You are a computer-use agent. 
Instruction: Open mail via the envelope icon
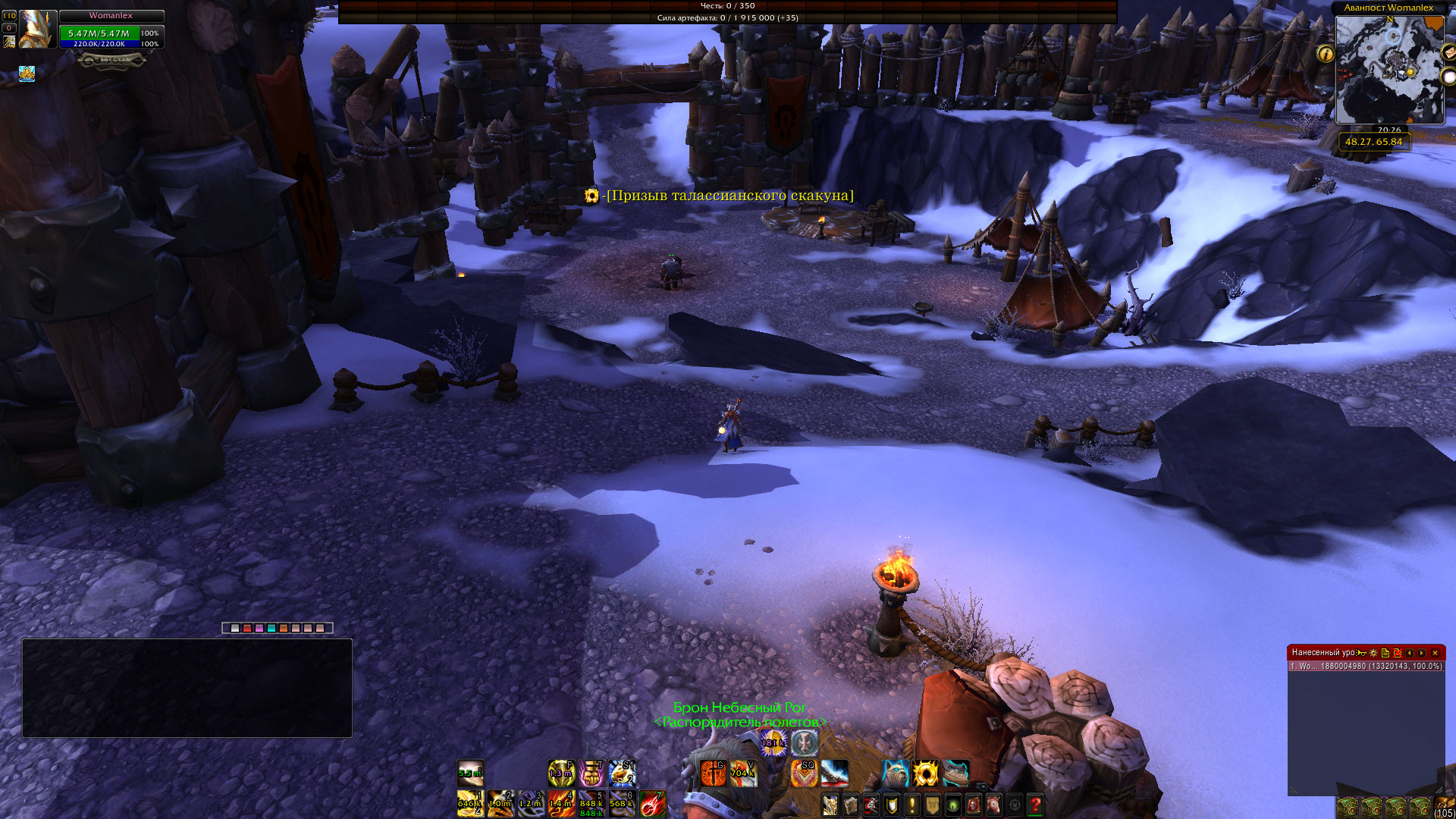1448,53
